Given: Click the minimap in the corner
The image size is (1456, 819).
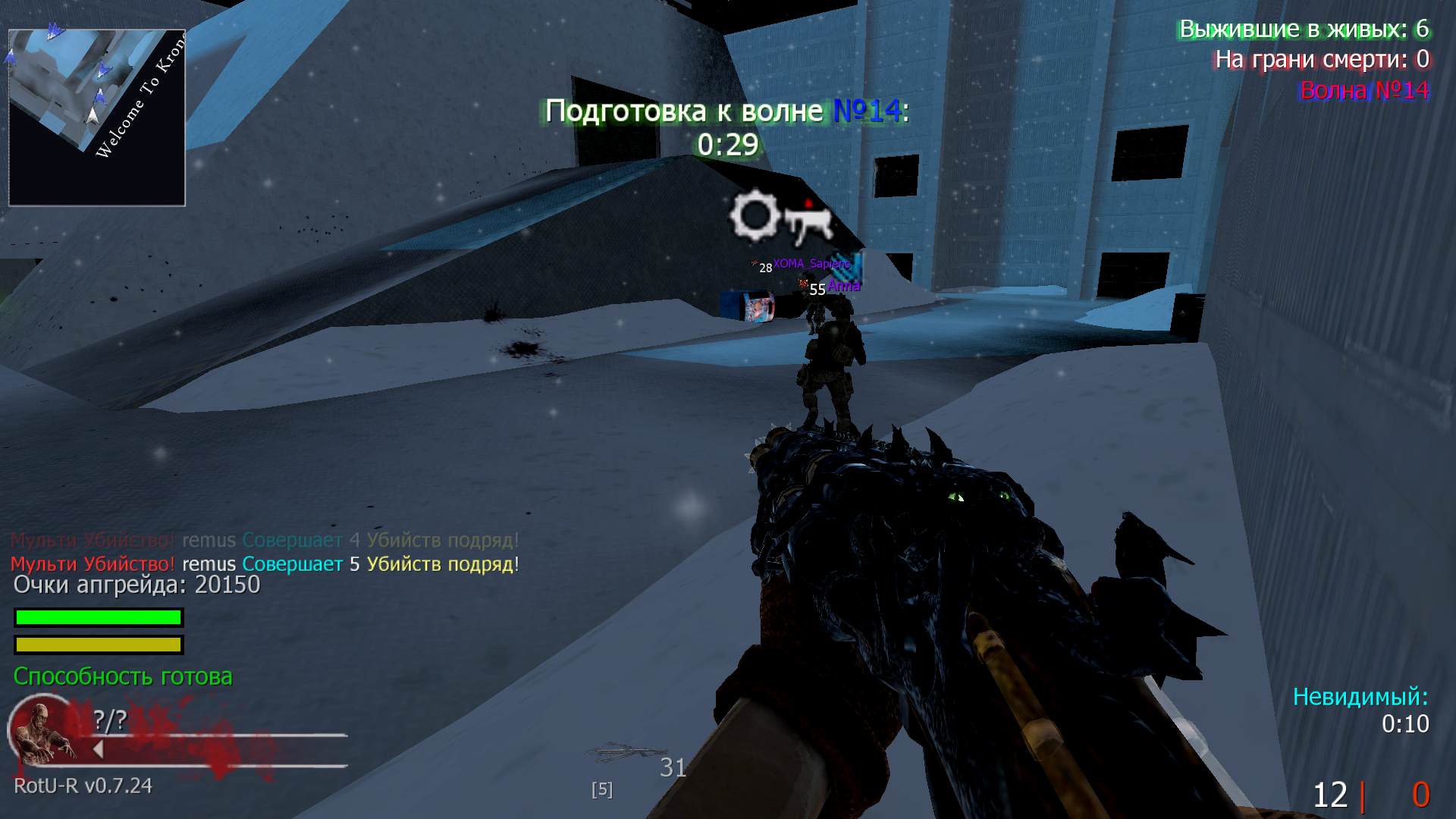Looking at the screenshot, I should (x=97, y=118).
